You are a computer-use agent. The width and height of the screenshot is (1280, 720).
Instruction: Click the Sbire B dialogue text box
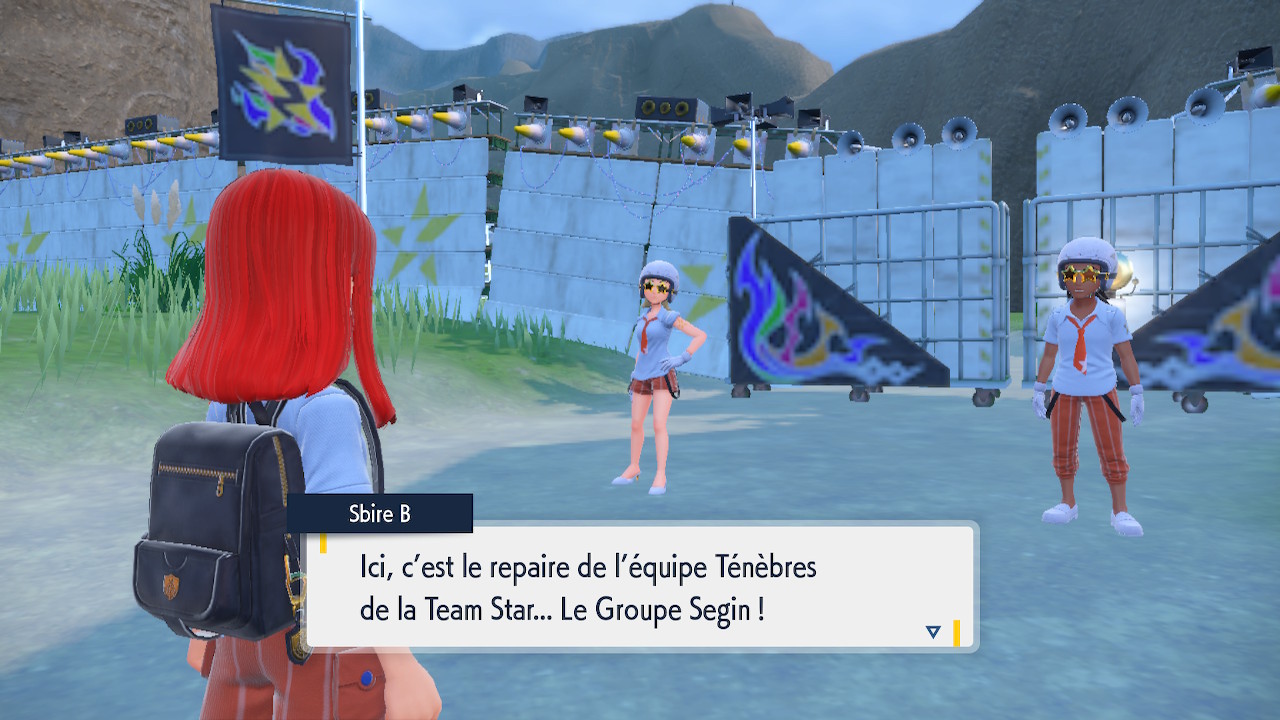tap(640, 587)
